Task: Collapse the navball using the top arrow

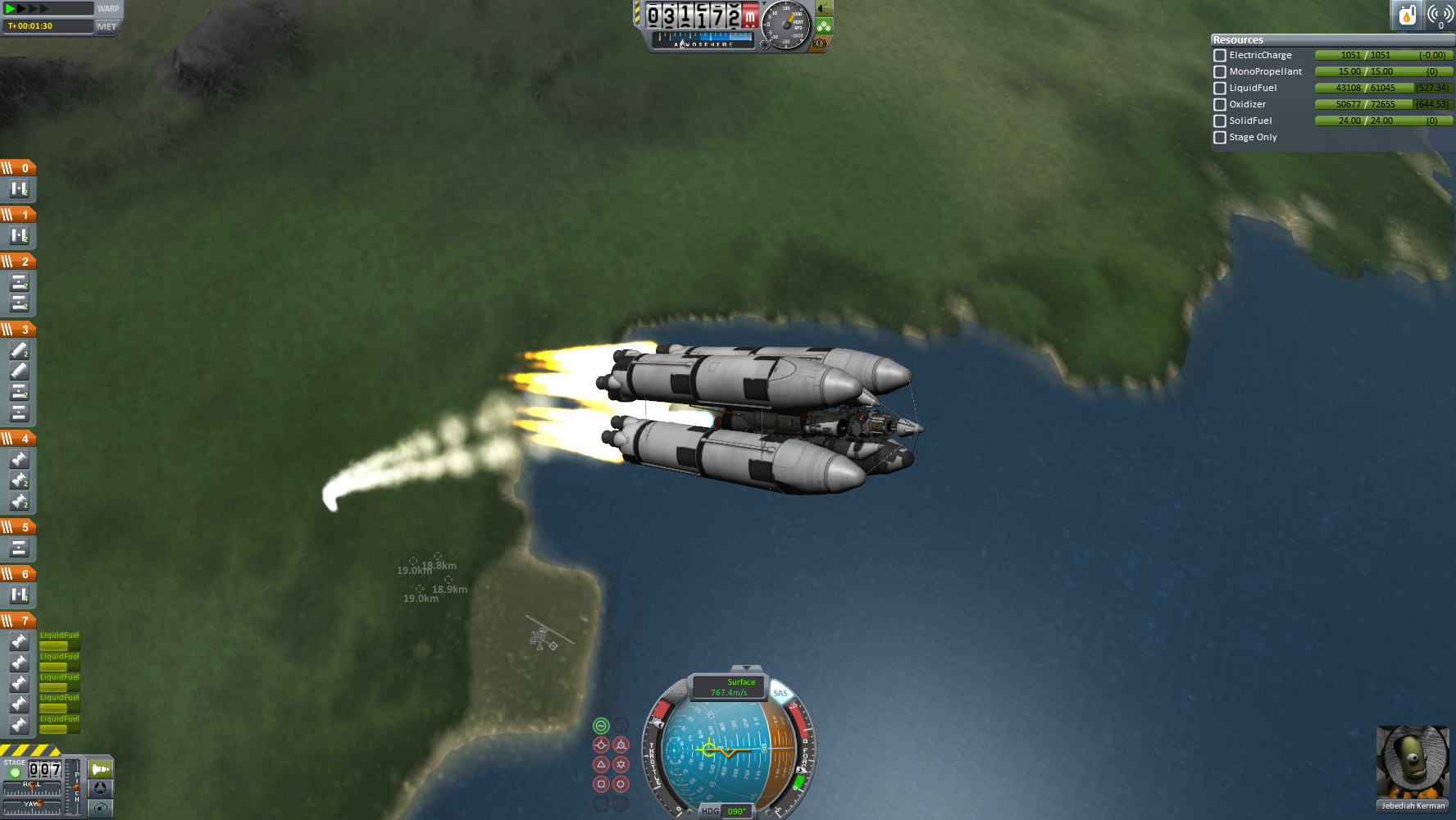Action: point(745,669)
